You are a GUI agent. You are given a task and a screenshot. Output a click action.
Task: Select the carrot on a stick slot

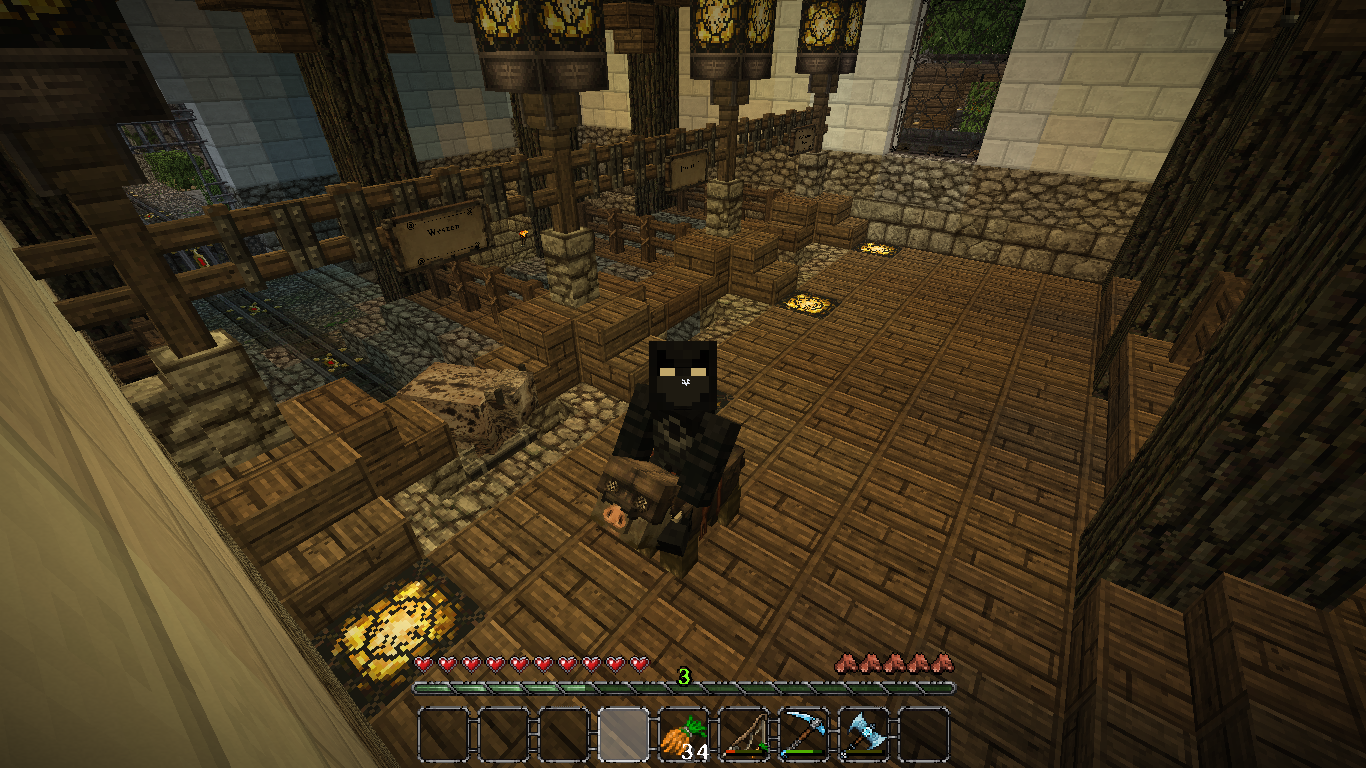click(744, 734)
